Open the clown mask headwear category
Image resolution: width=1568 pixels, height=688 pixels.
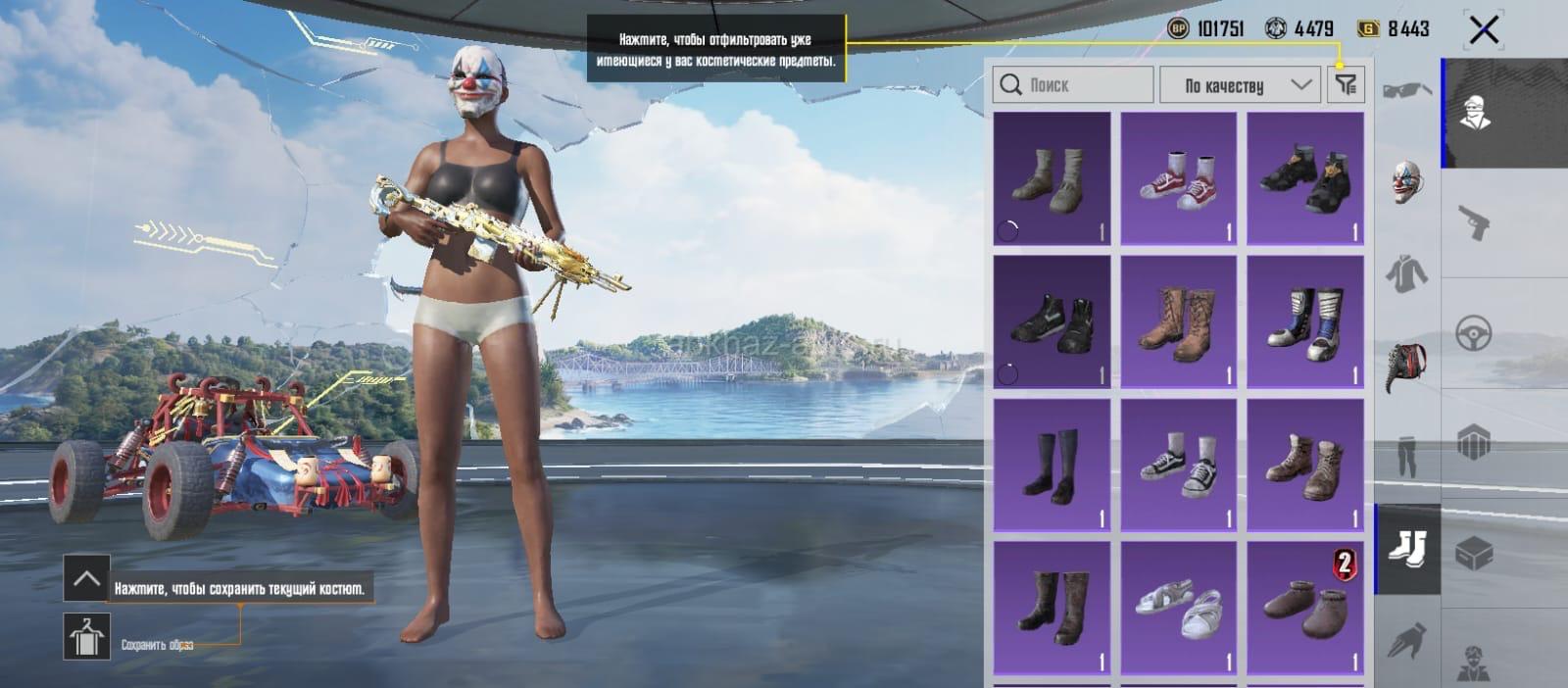pos(1407,181)
